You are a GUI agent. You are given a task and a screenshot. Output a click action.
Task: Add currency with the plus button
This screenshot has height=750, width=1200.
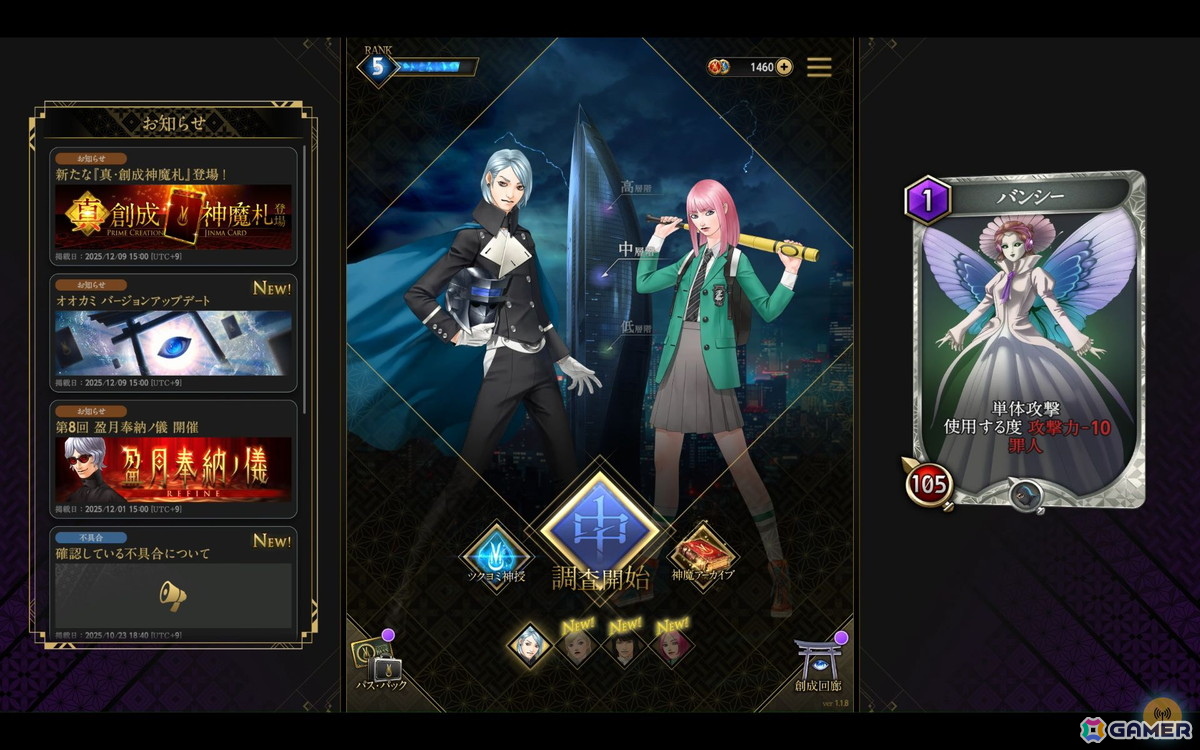(x=784, y=67)
